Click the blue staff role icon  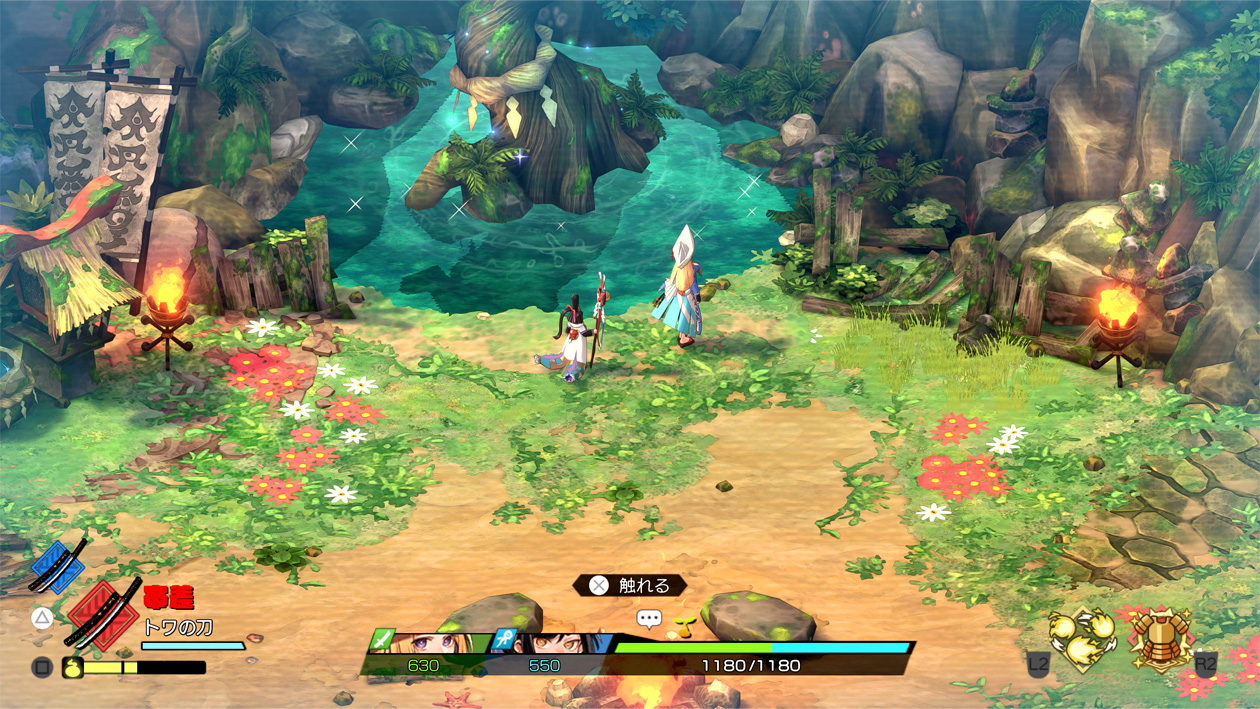click(504, 640)
